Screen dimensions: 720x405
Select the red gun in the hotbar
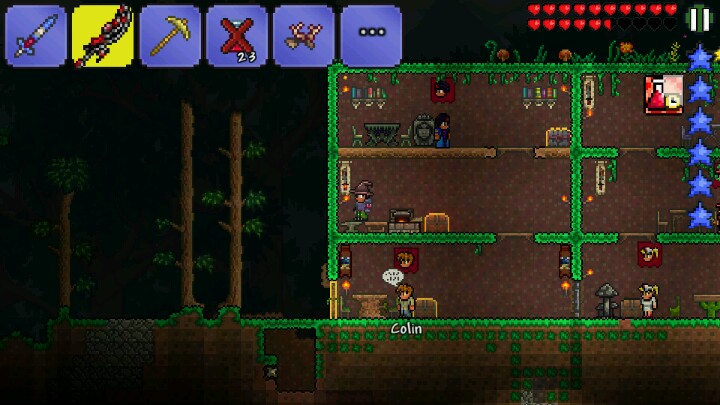click(103, 36)
